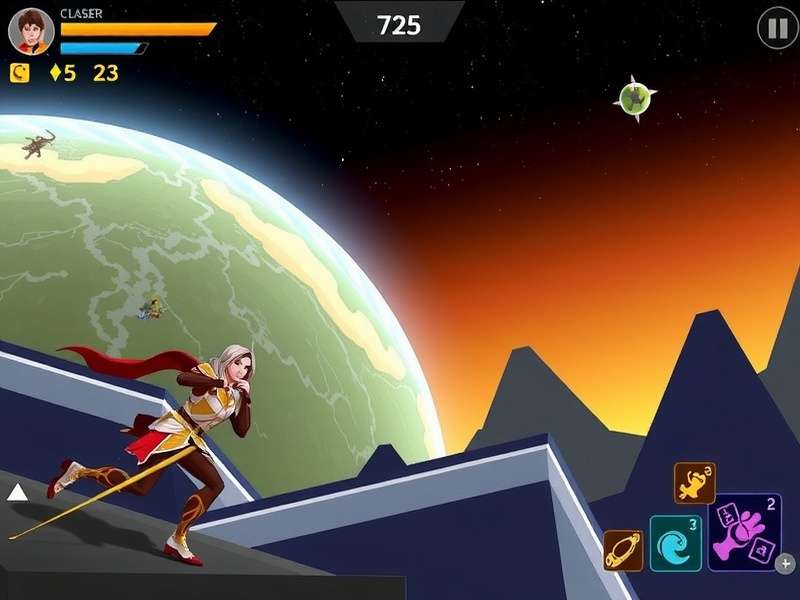This screenshot has height=600, width=800.
Task: Pause the game
Action: pyautogui.click(x=777, y=28)
